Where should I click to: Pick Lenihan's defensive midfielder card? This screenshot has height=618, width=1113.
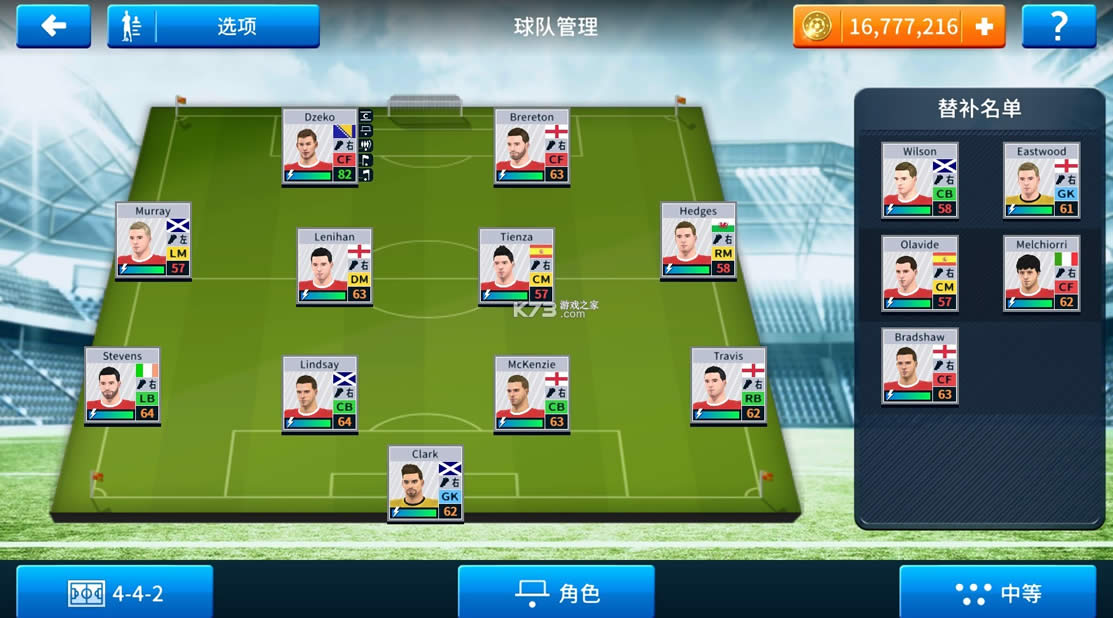[x=334, y=267]
